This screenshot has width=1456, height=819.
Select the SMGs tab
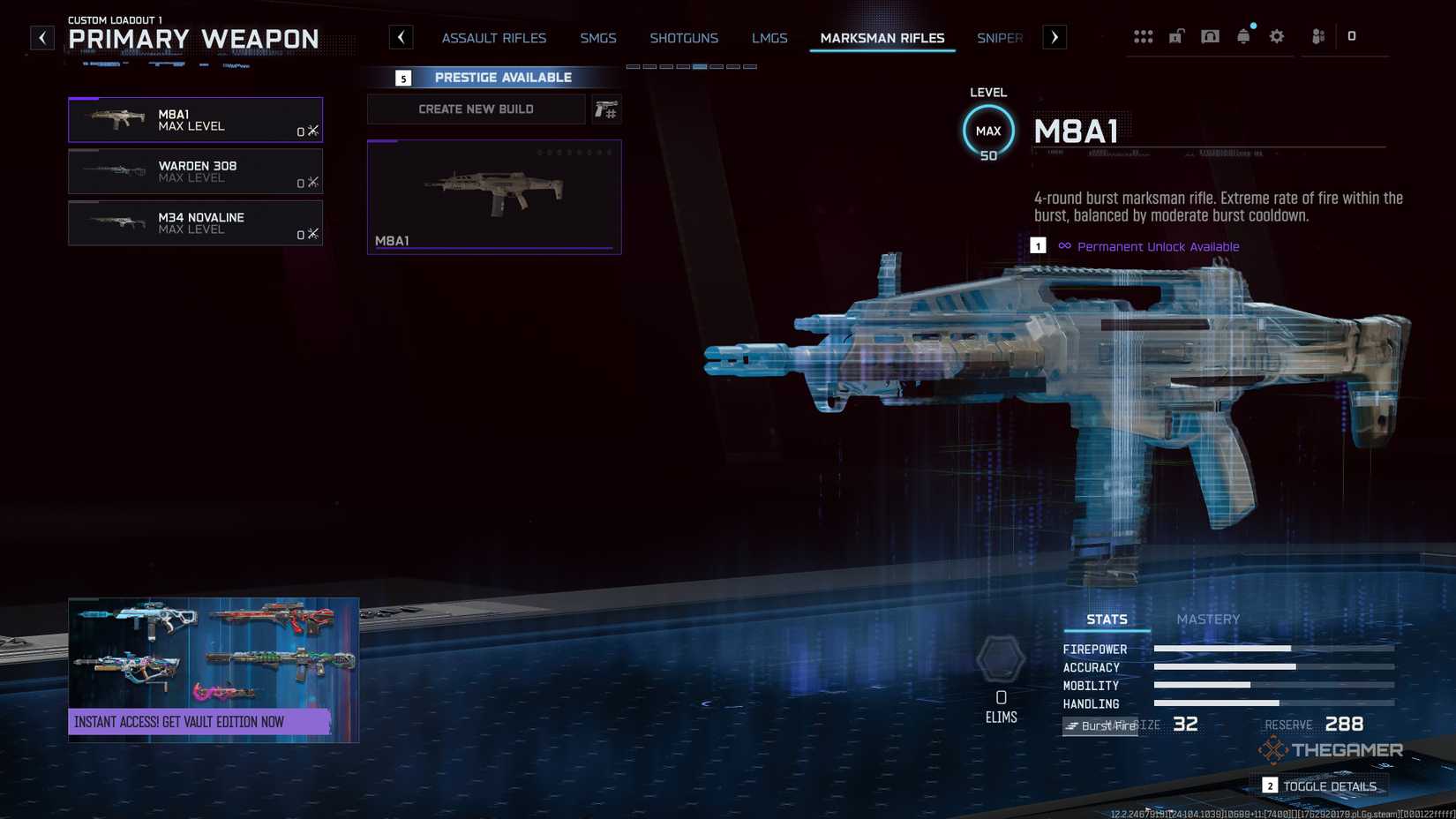pyautogui.click(x=598, y=38)
